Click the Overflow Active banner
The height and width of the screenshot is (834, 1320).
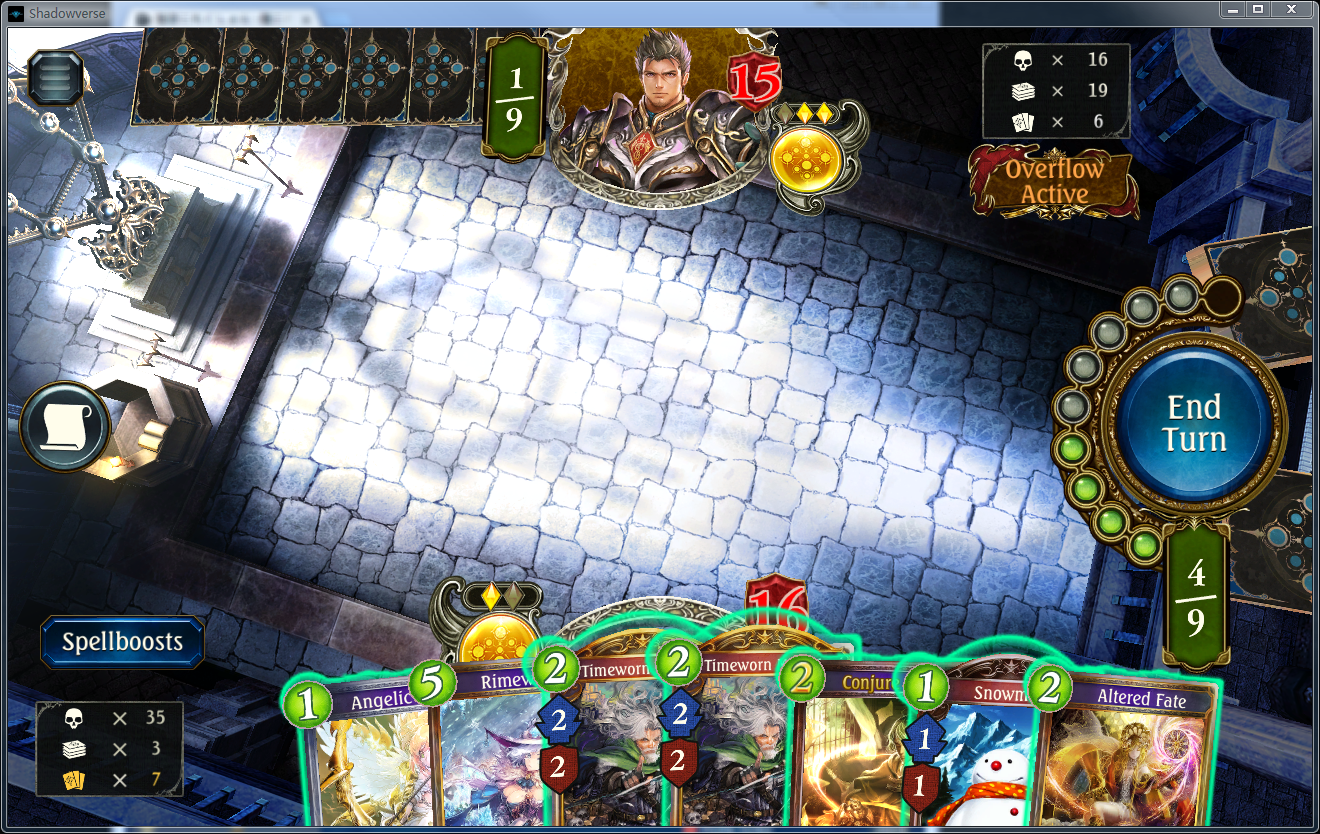click(1051, 181)
